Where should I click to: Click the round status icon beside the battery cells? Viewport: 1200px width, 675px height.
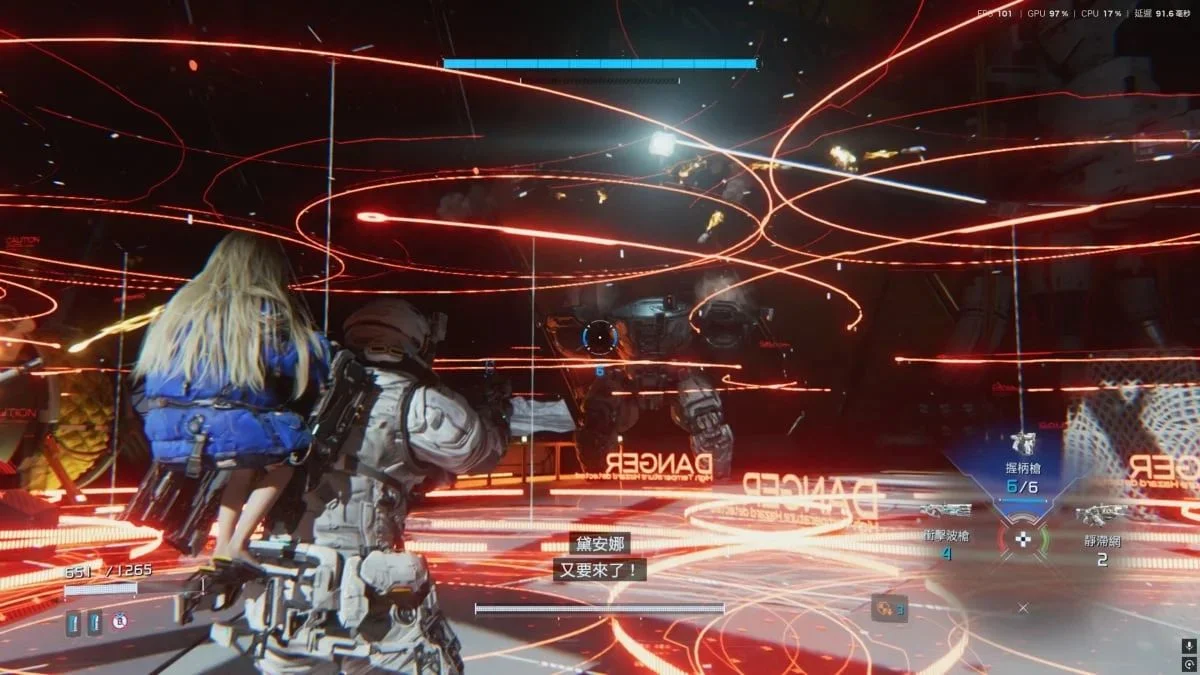coord(119,623)
